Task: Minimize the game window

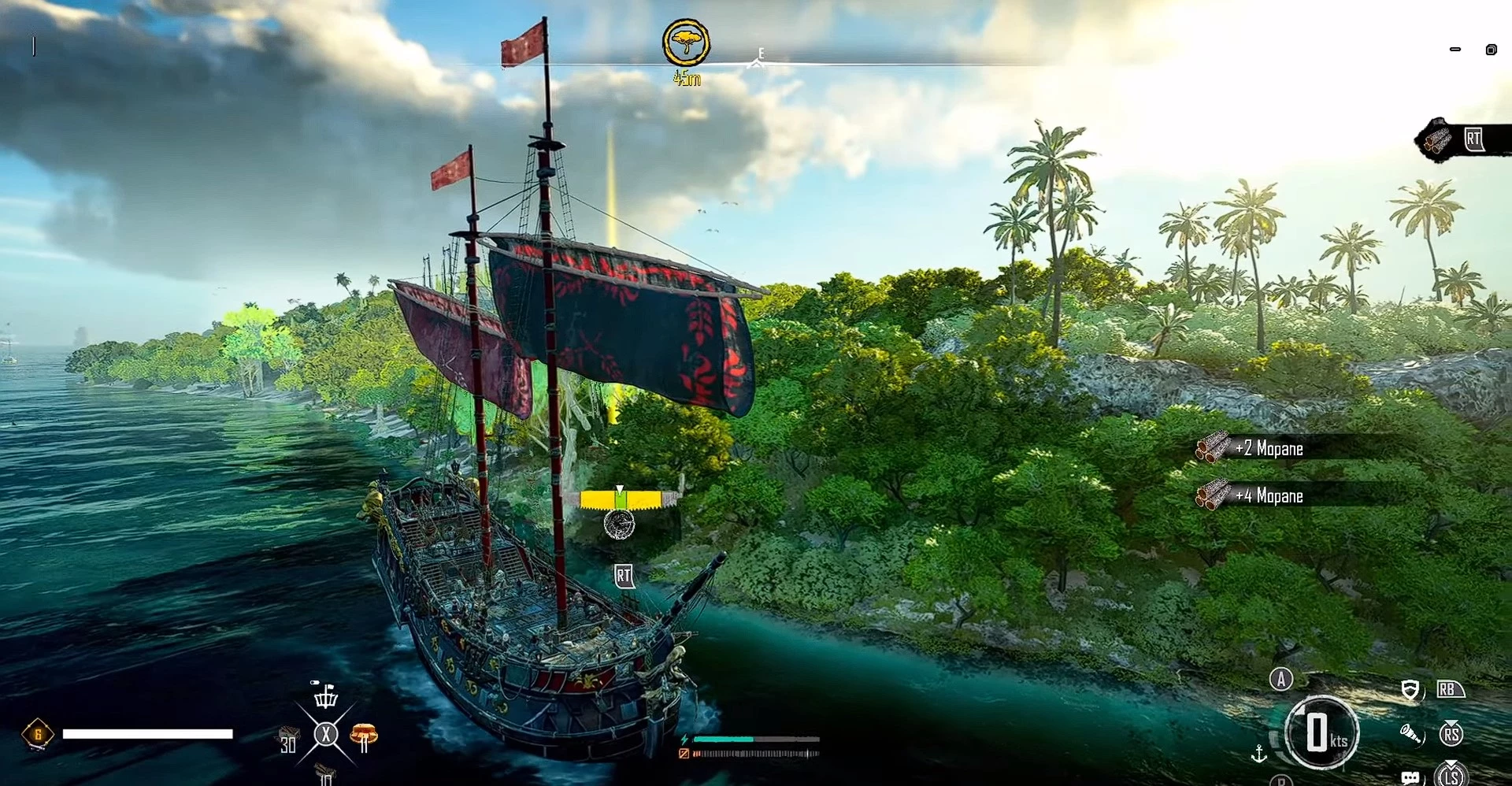Action: pyautogui.click(x=1455, y=50)
